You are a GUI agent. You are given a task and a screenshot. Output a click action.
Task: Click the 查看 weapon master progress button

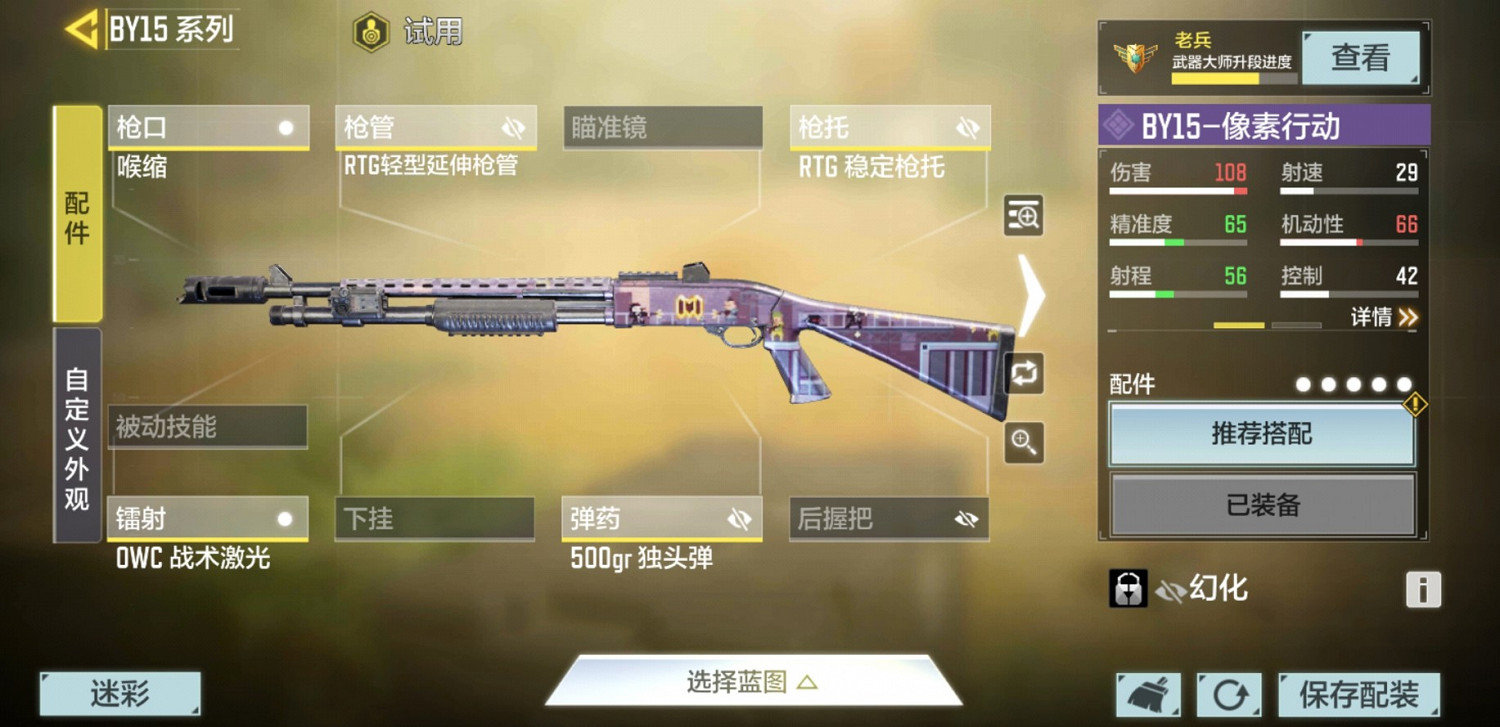click(x=1362, y=57)
